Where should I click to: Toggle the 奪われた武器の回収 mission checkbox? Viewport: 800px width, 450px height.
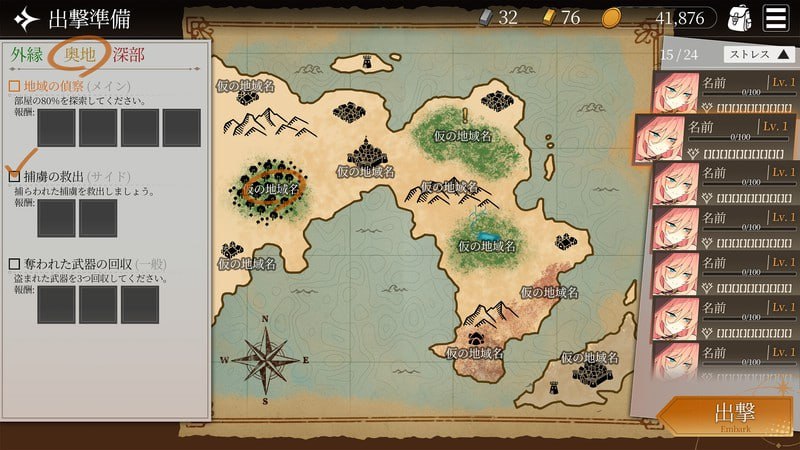click(x=14, y=264)
